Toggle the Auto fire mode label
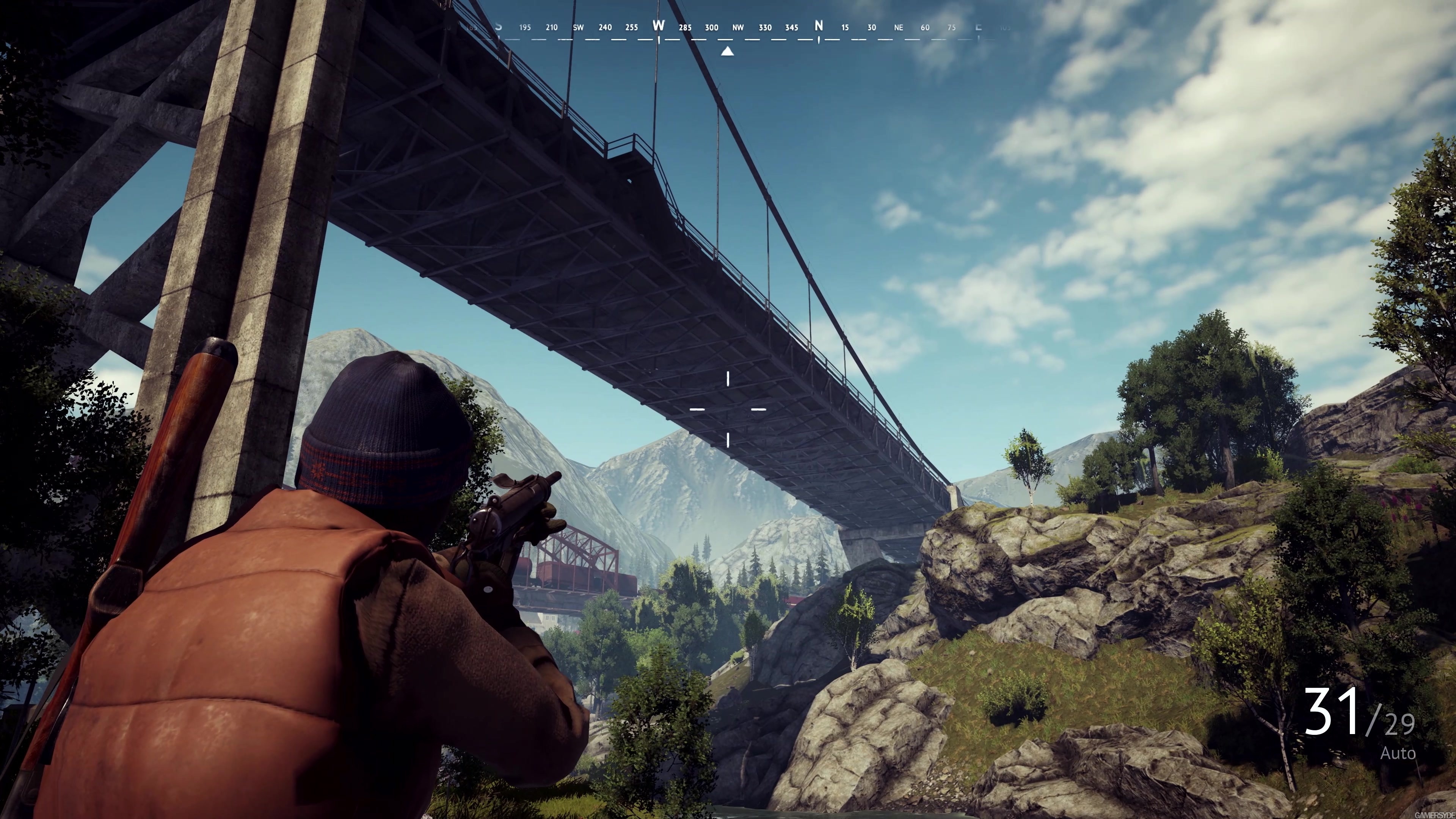Screen dimensions: 1456x819 pyautogui.click(x=1398, y=753)
